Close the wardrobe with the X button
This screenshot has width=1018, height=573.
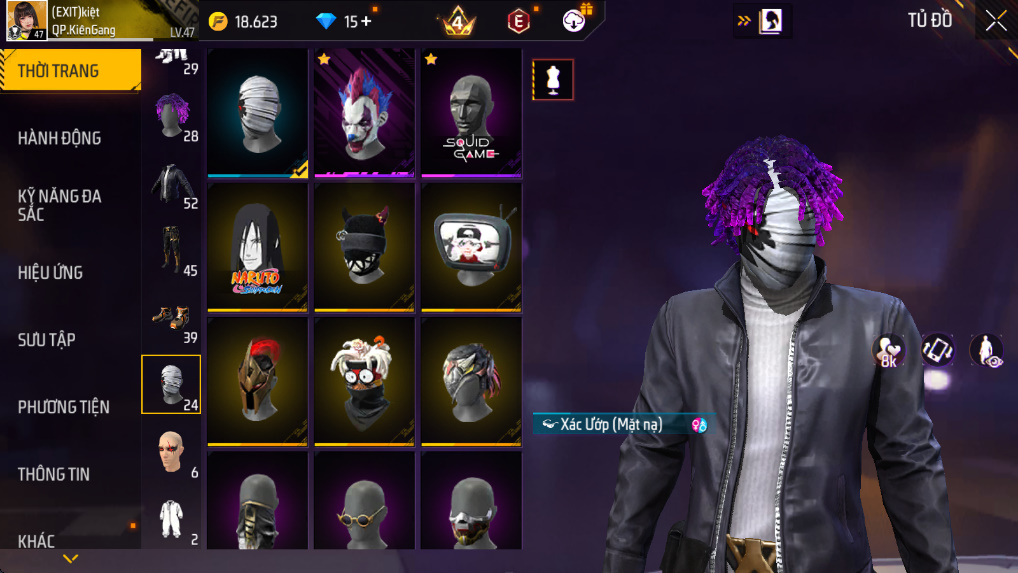pos(995,21)
